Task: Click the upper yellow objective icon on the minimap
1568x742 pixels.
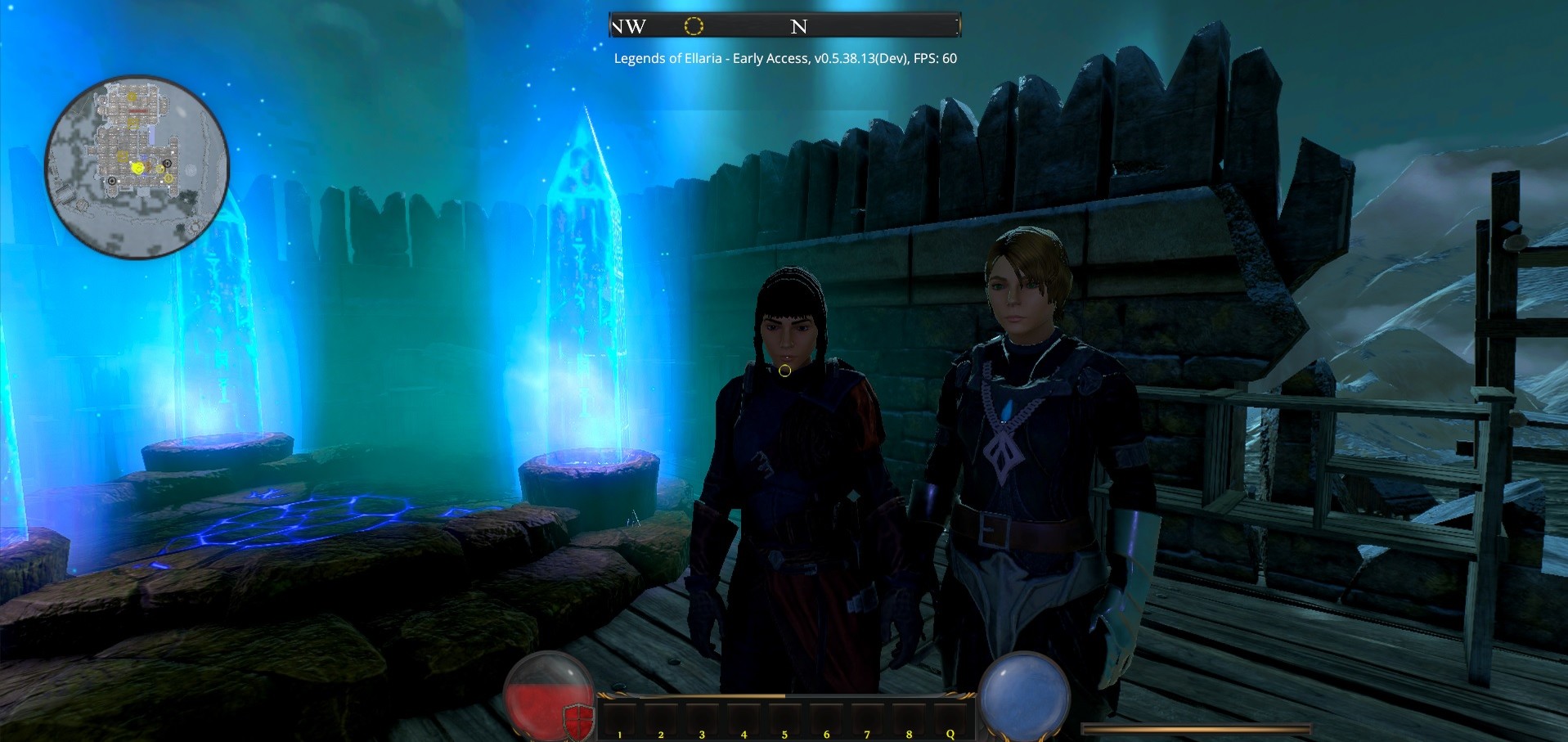Action: [x=133, y=97]
